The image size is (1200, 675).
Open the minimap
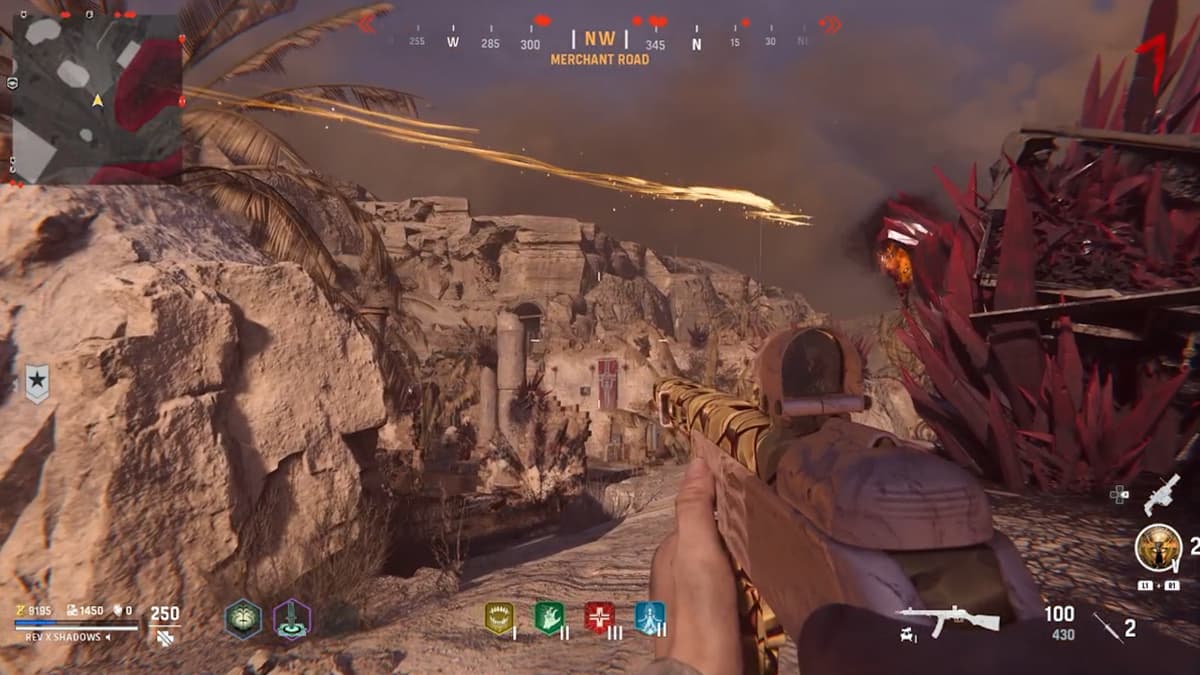97,97
